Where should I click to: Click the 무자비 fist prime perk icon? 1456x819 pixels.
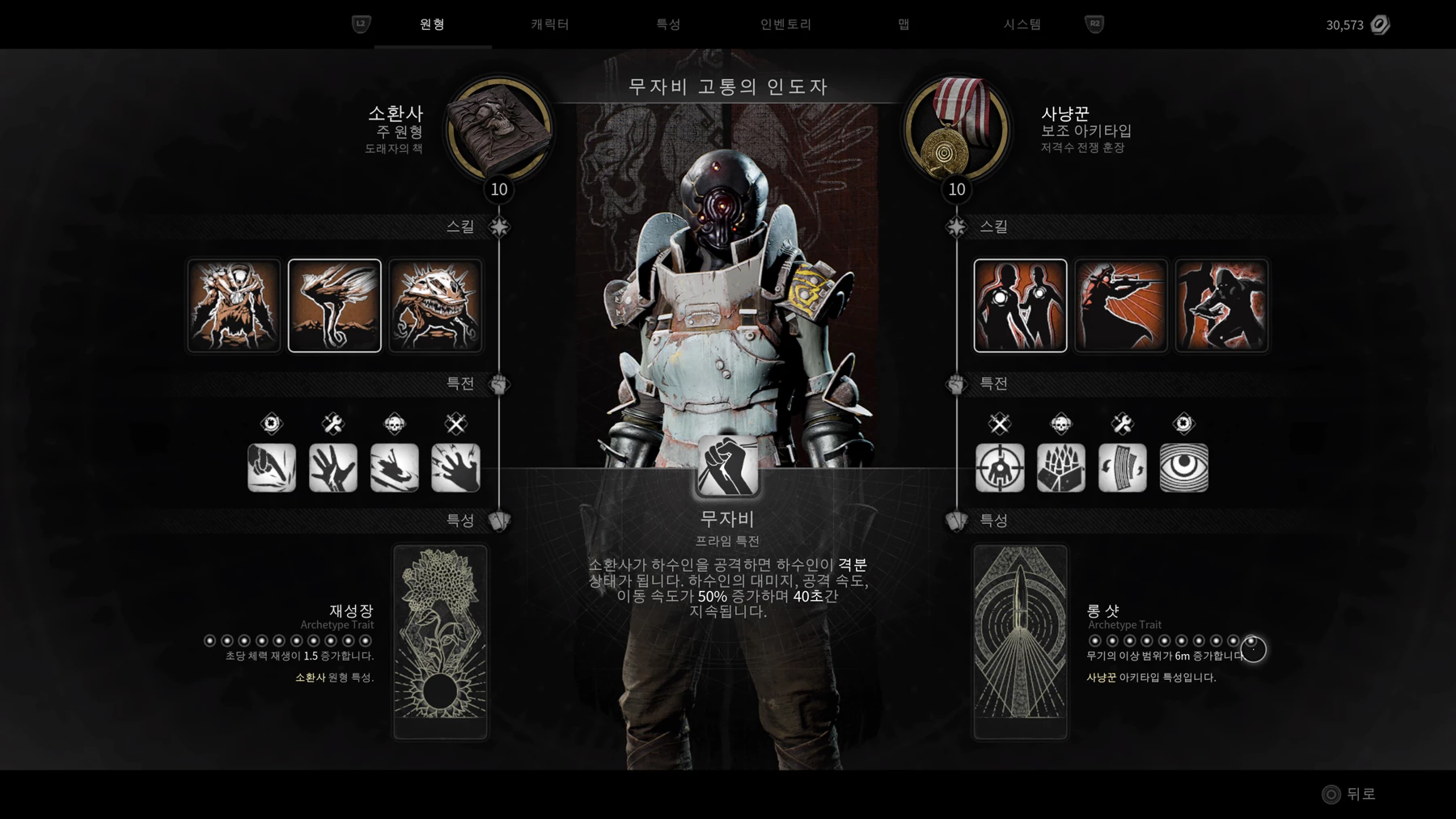(727, 466)
